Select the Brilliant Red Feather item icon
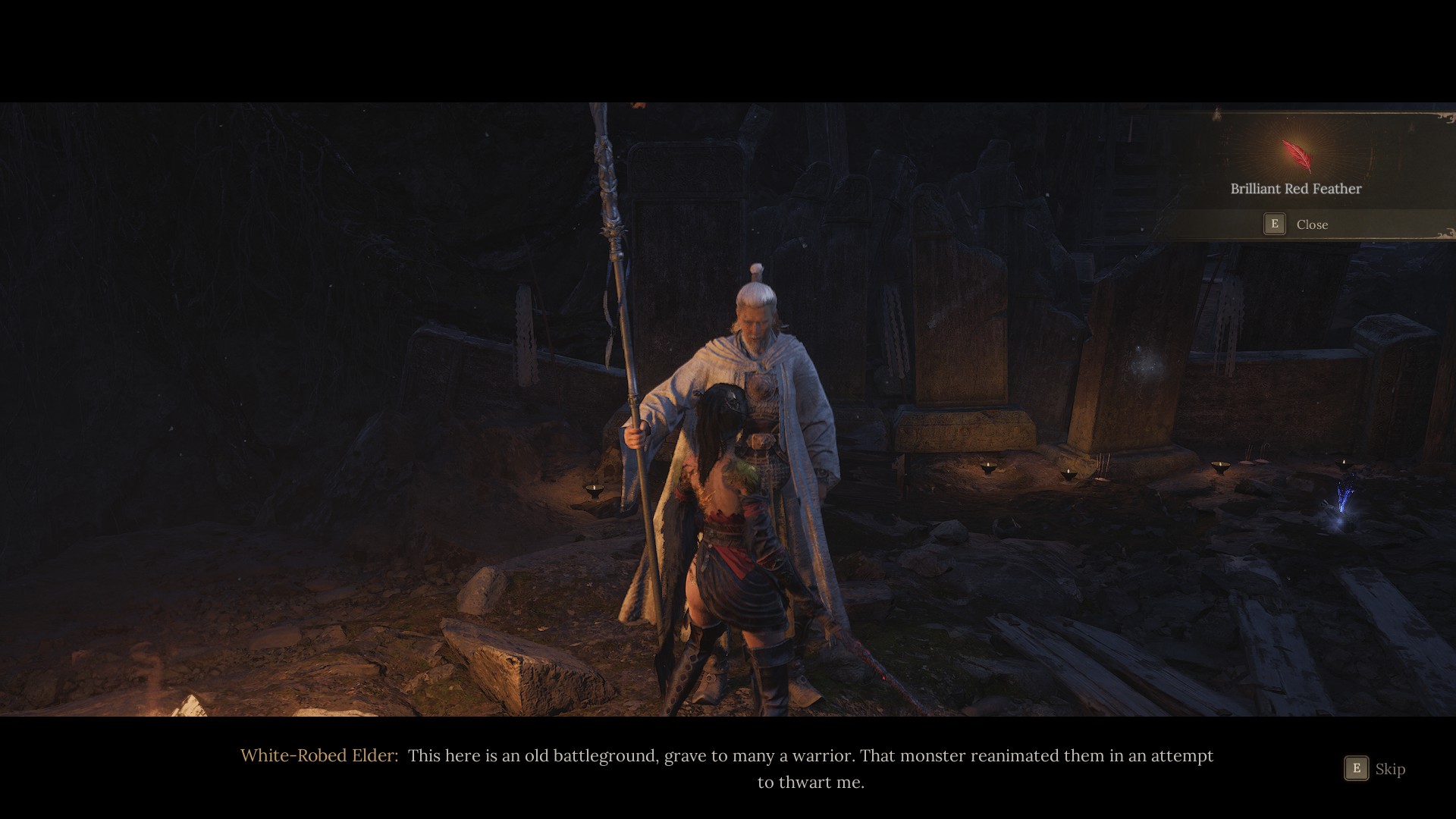Image resolution: width=1456 pixels, height=819 pixels. 1296,155
